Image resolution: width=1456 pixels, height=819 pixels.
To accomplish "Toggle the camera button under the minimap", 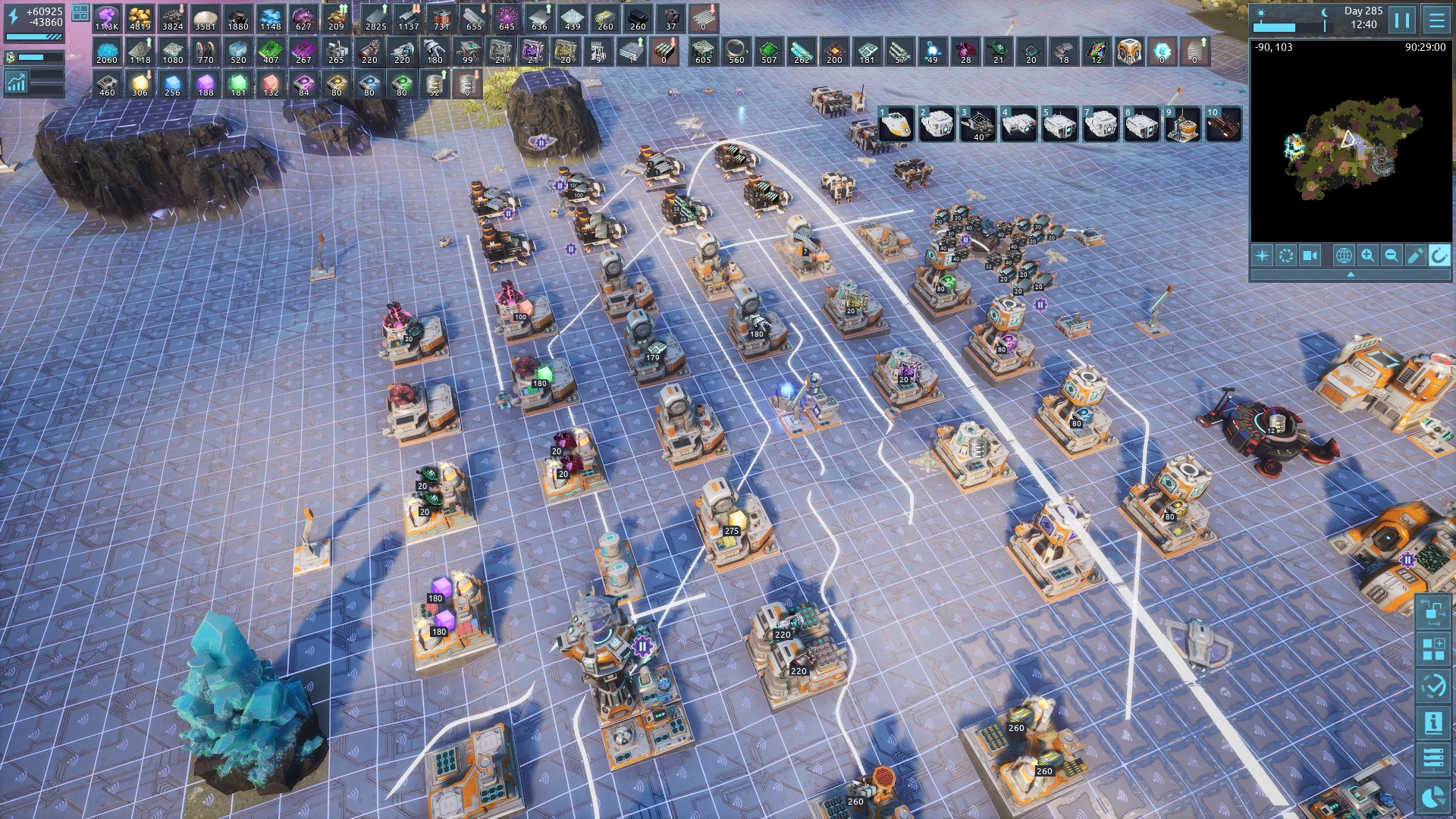I will [1310, 256].
